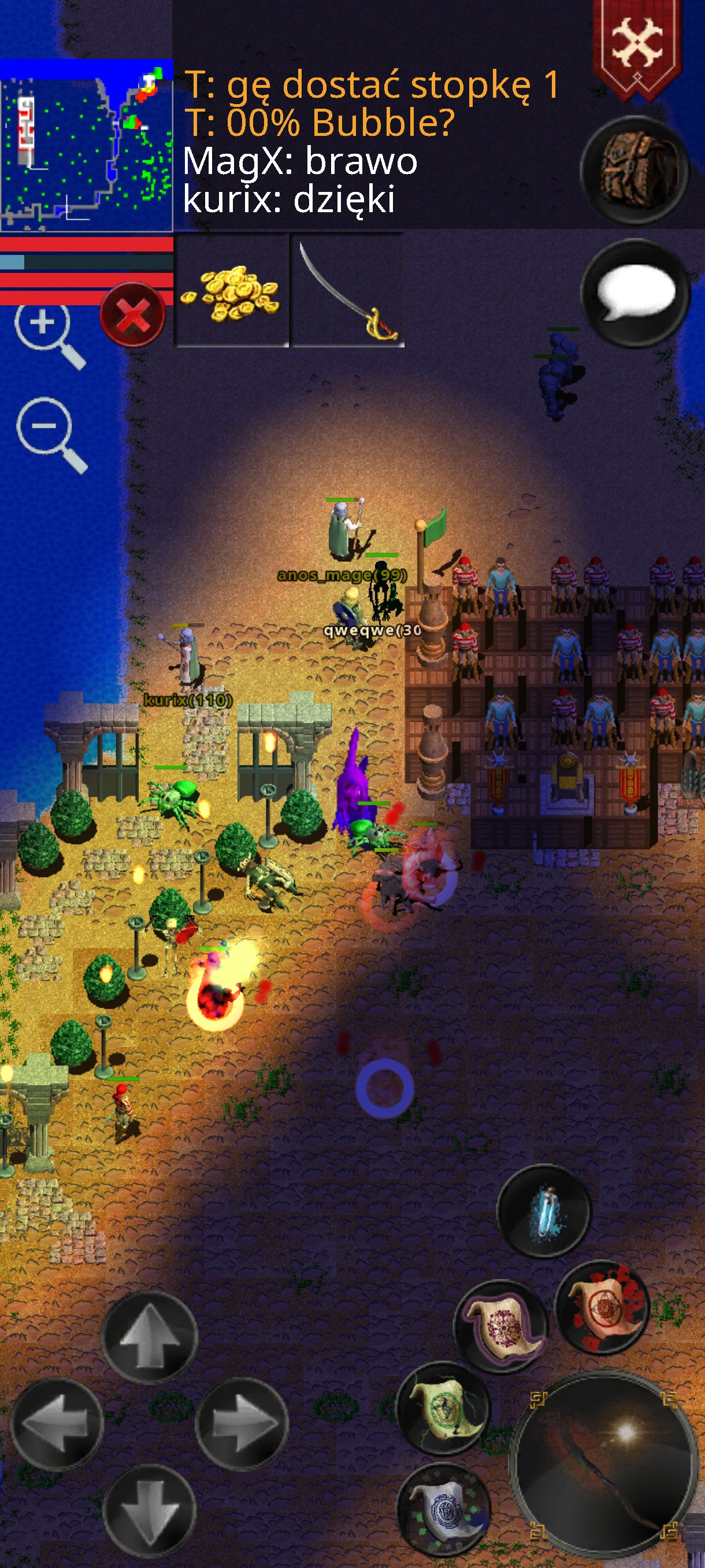Image resolution: width=705 pixels, height=1568 pixels.
Task: Cast the purple rune scroll spell
Action: 502,1325
